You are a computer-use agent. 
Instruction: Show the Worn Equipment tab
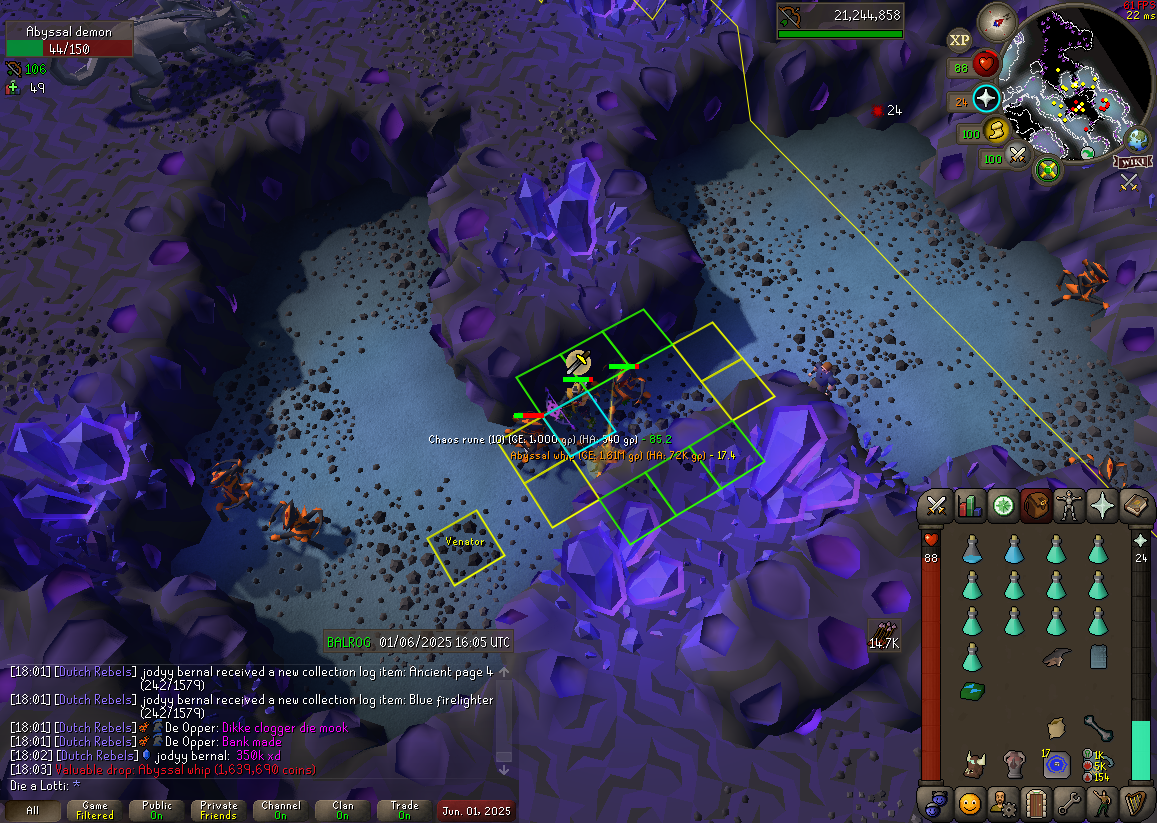pos(1070,506)
